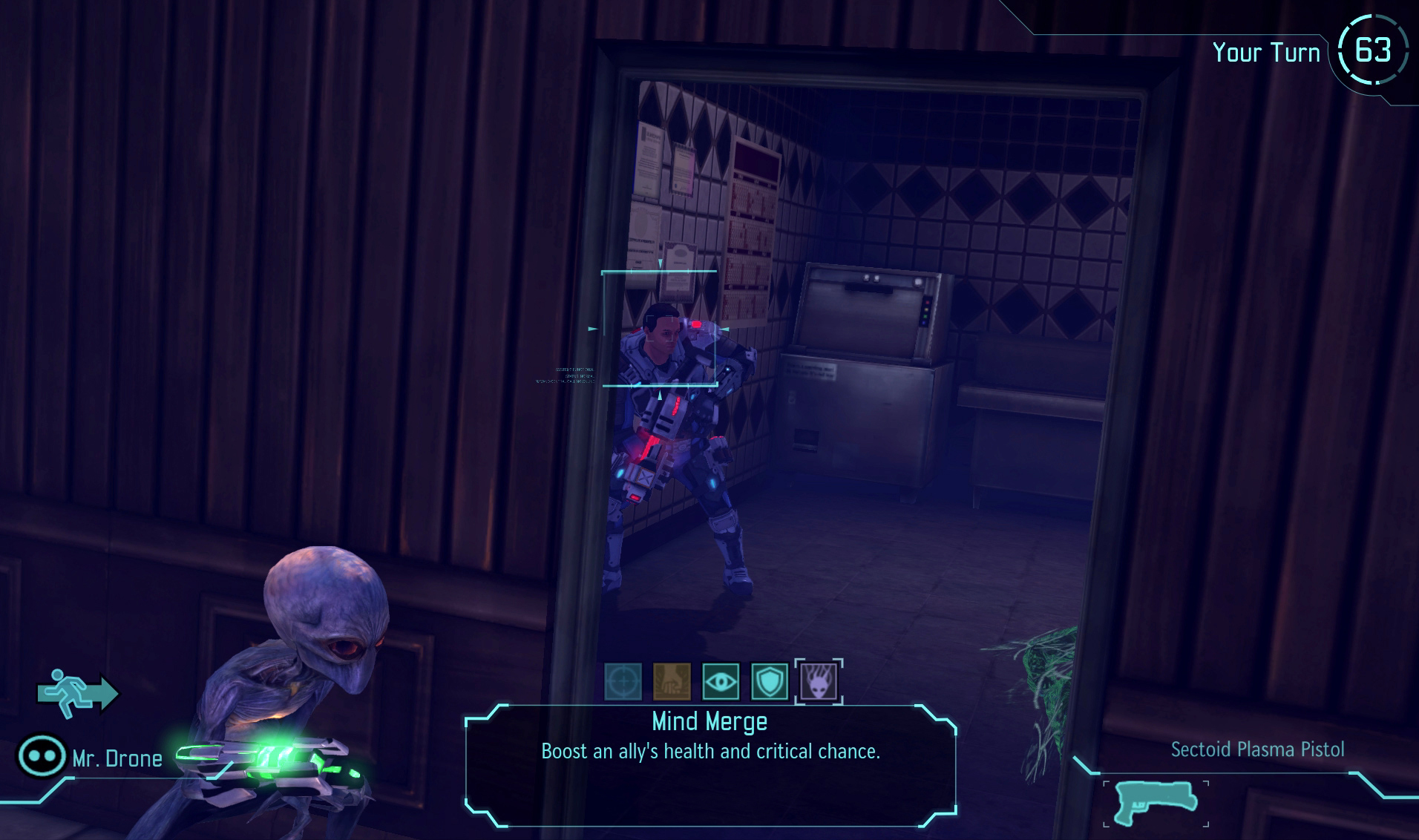Select the Mind Merge alien-head ability
Screen dimensions: 1419x840
coord(819,681)
